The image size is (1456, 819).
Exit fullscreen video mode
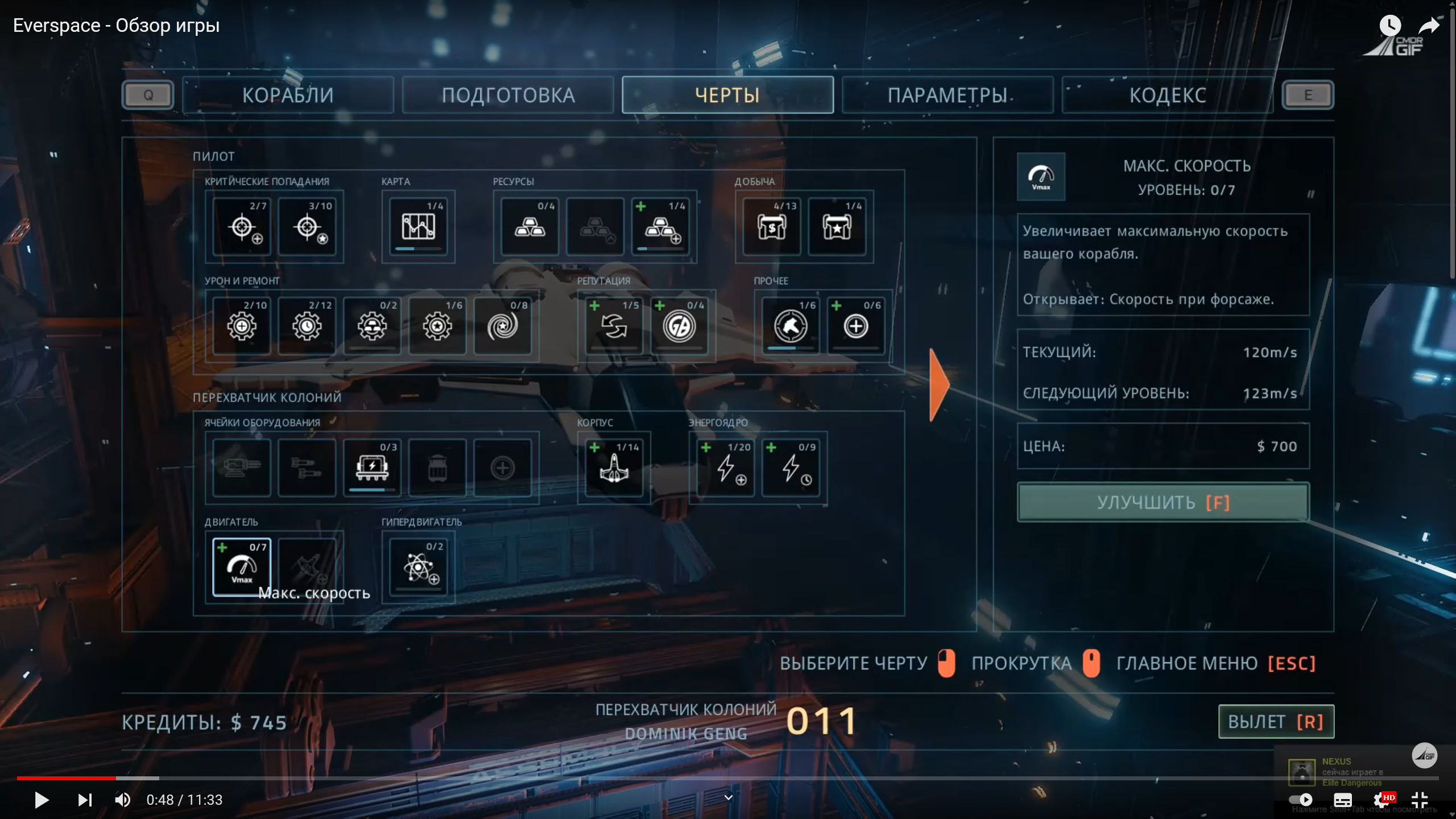tap(1420, 800)
